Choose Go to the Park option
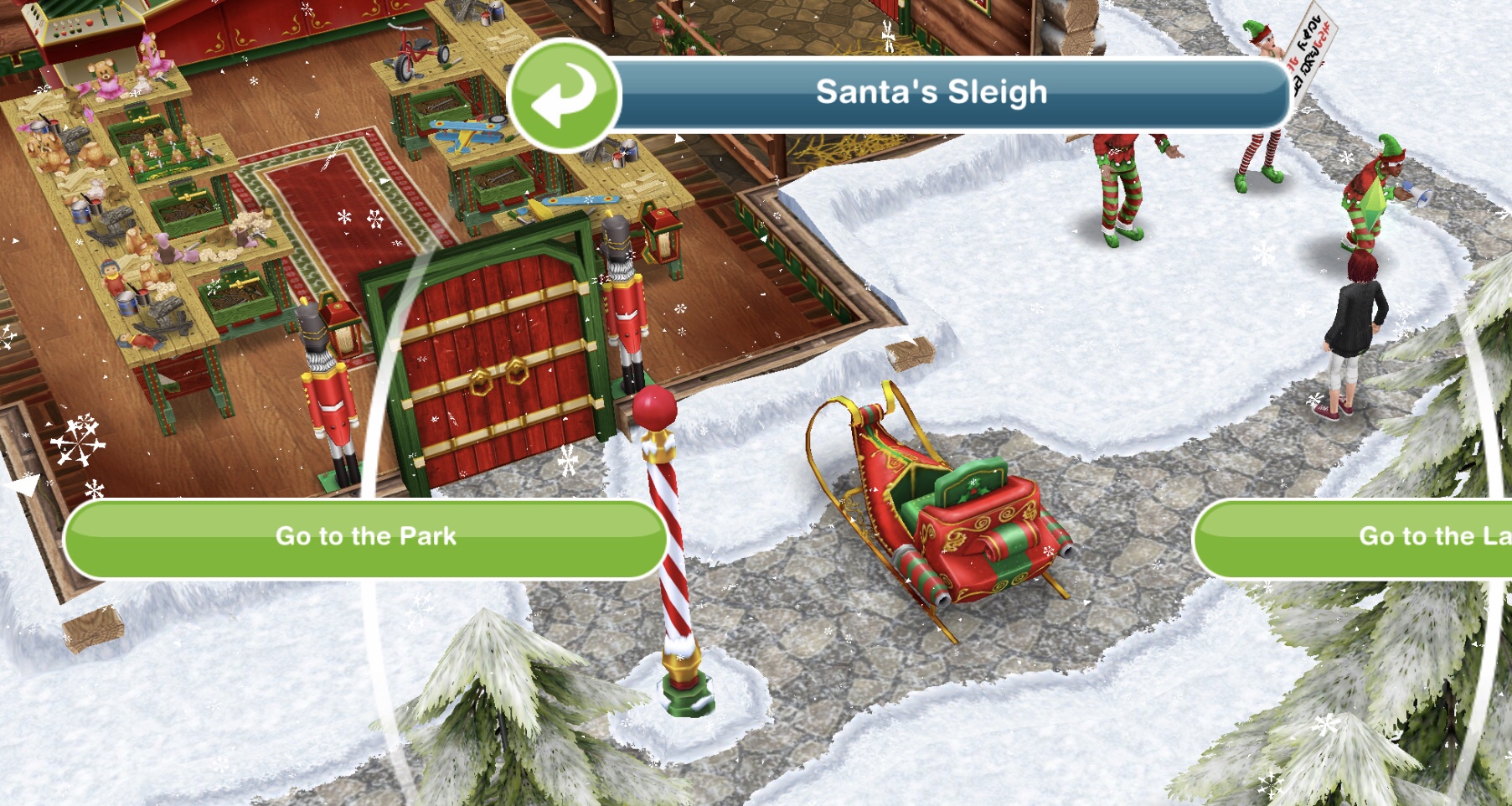Screen dimensions: 1512x806 click(365, 538)
